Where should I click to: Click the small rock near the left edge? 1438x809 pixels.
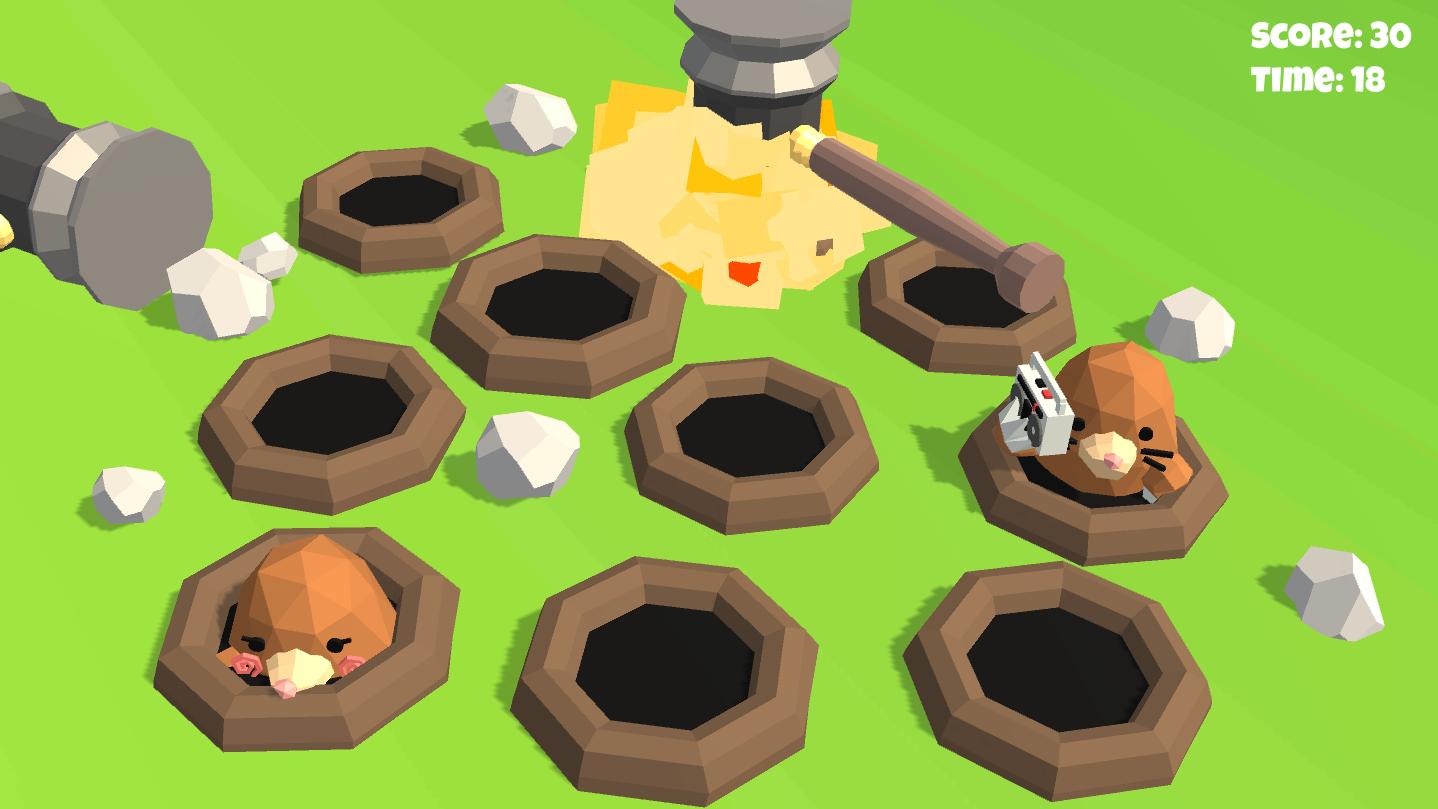[130, 490]
